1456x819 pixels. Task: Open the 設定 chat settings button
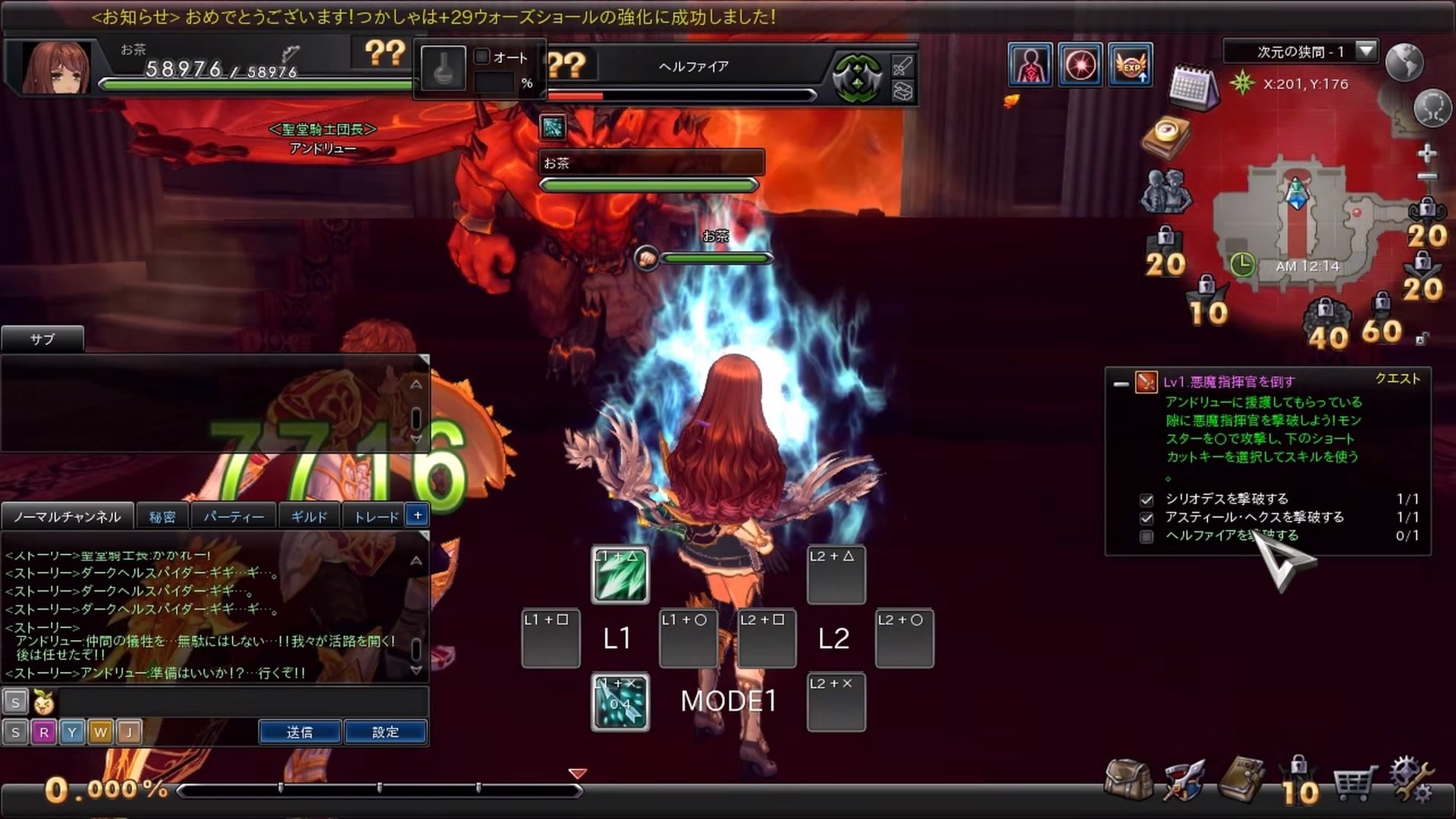[385, 732]
